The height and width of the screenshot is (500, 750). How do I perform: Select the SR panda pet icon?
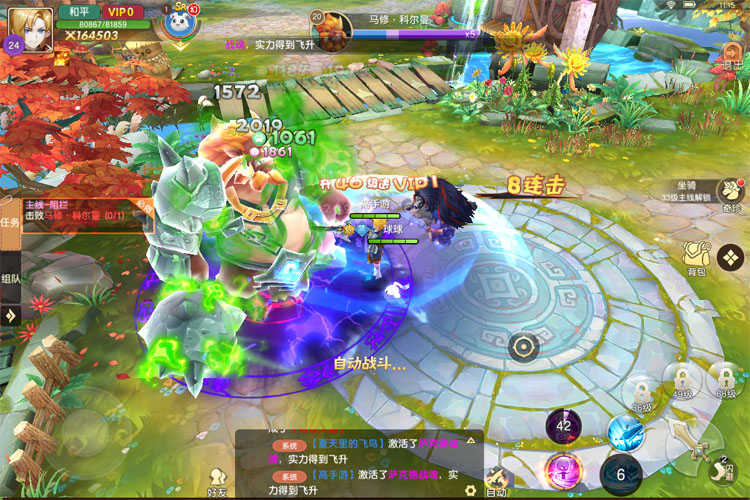[176, 24]
